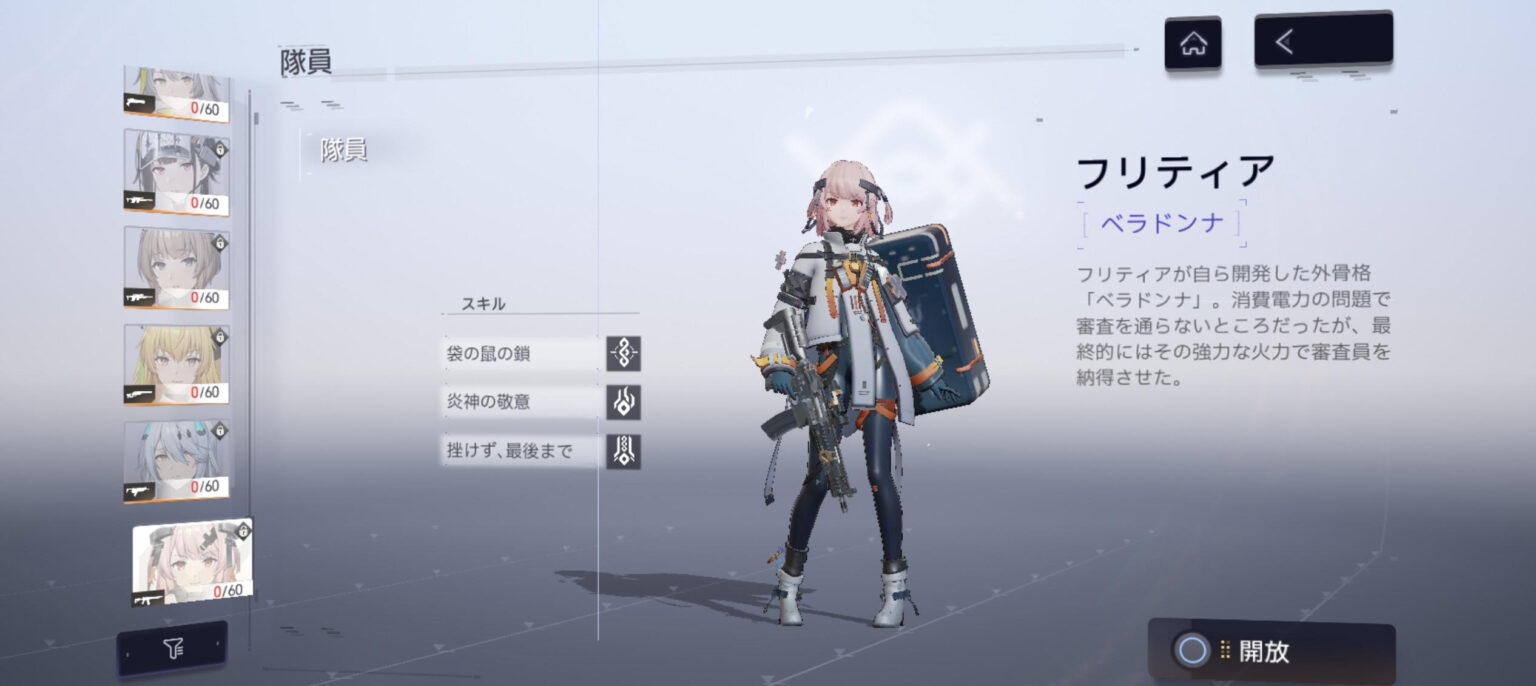
Task: Switch to the 隊員 tab below the title
Action: (343, 151)
